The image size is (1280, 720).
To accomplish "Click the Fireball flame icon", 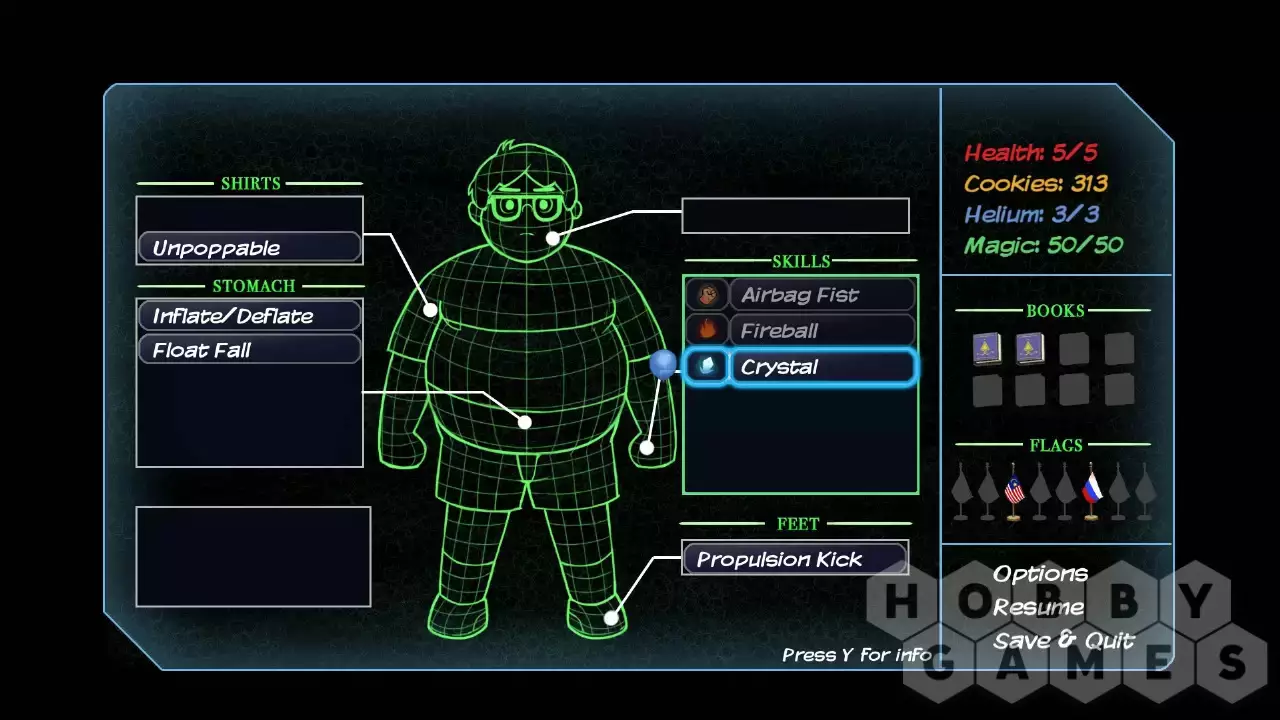I will pyautogui.click(x=707, y=331).
